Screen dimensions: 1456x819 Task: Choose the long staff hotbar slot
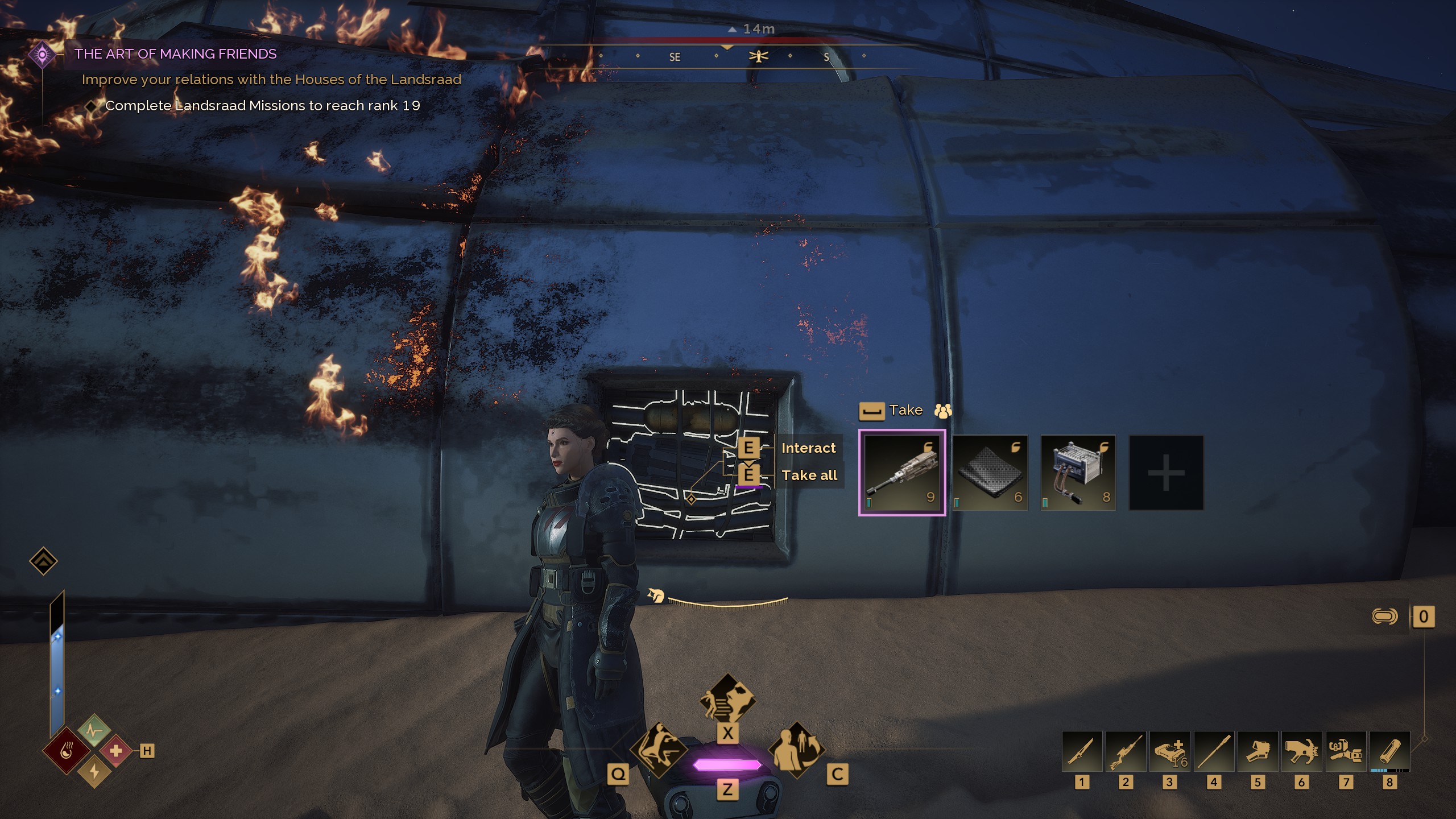tap(1214, 751)
